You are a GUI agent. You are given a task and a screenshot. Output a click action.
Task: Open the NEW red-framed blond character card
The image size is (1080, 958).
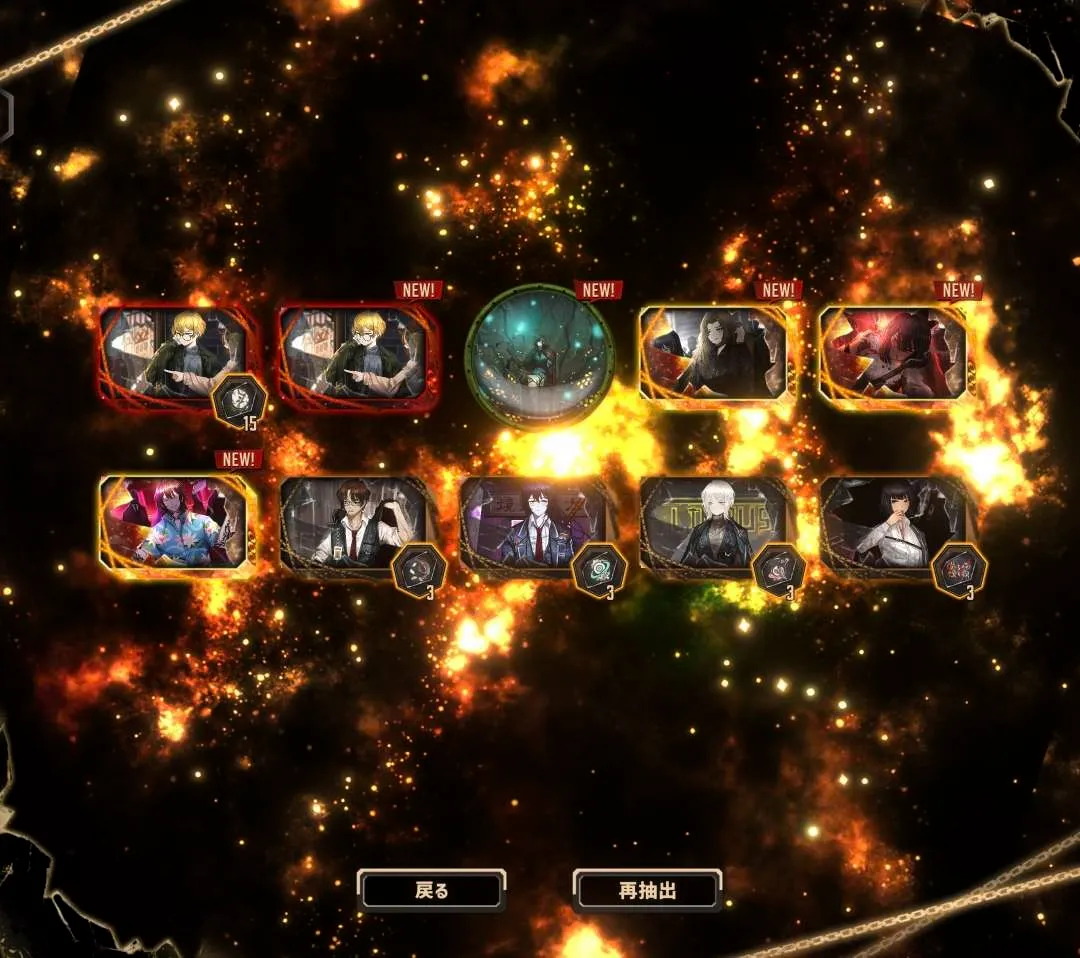click(x=356, y=358)
